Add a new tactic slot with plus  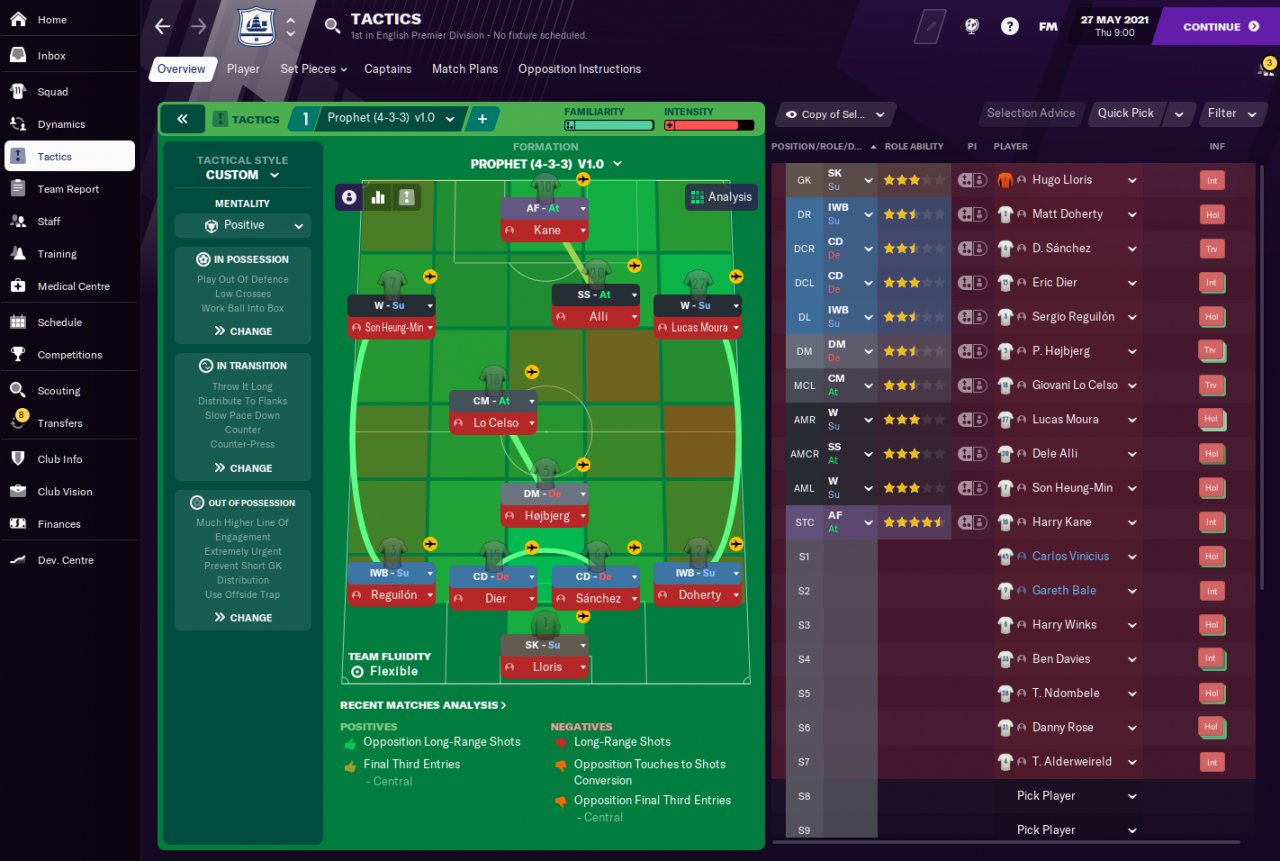[482, 119]
